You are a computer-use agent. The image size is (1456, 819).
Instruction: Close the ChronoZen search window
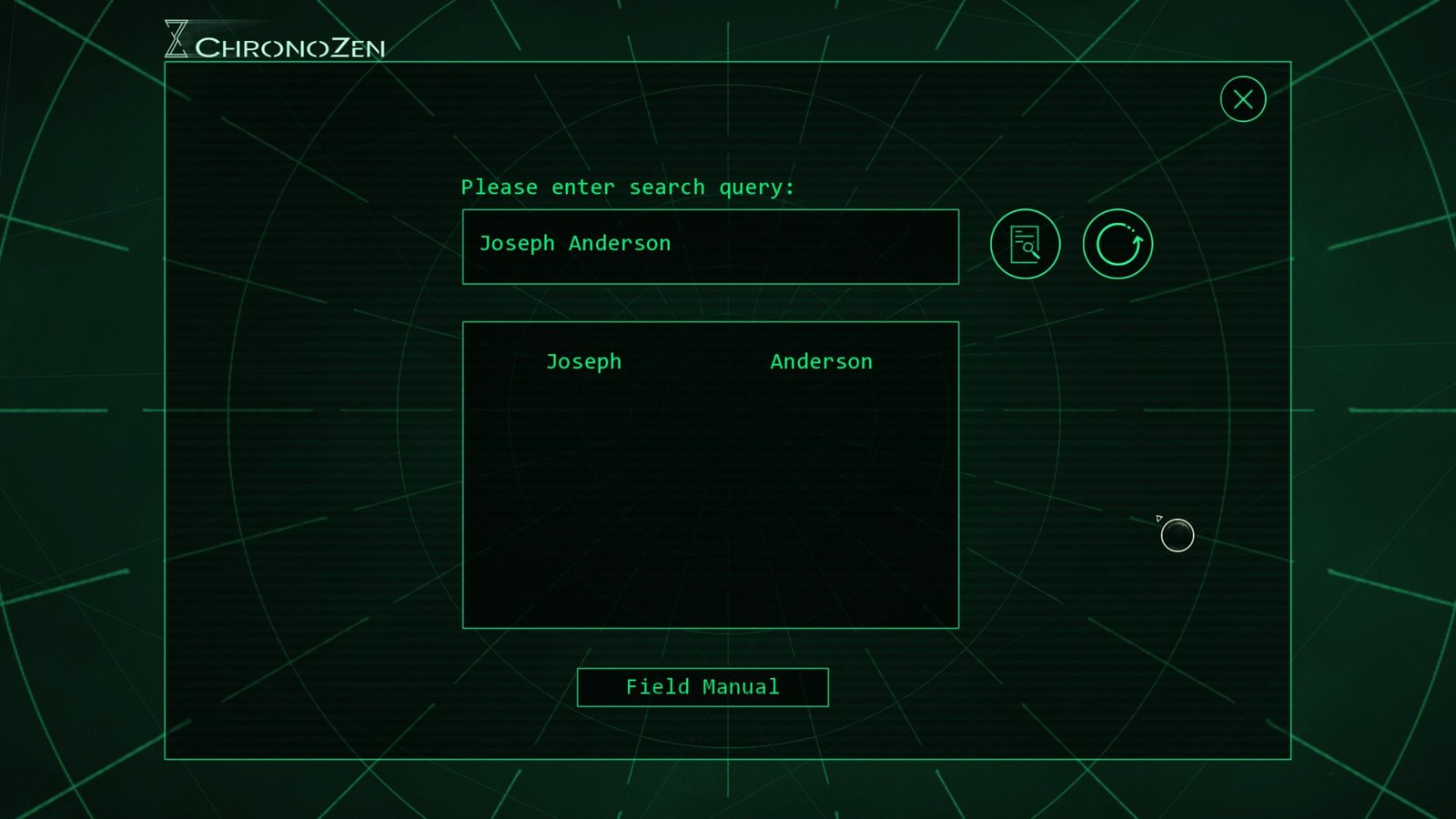point(1242,99)
